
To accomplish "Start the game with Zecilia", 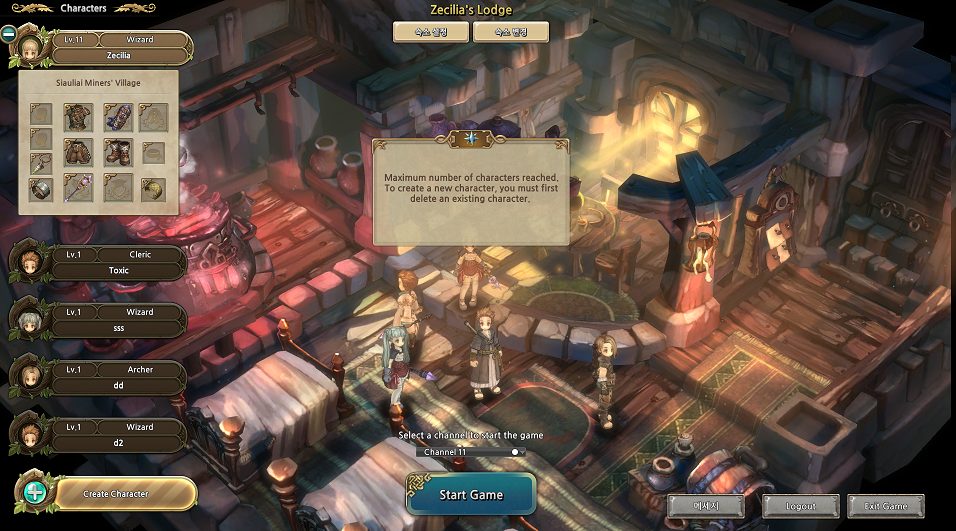I will click(x=471, y=494).
